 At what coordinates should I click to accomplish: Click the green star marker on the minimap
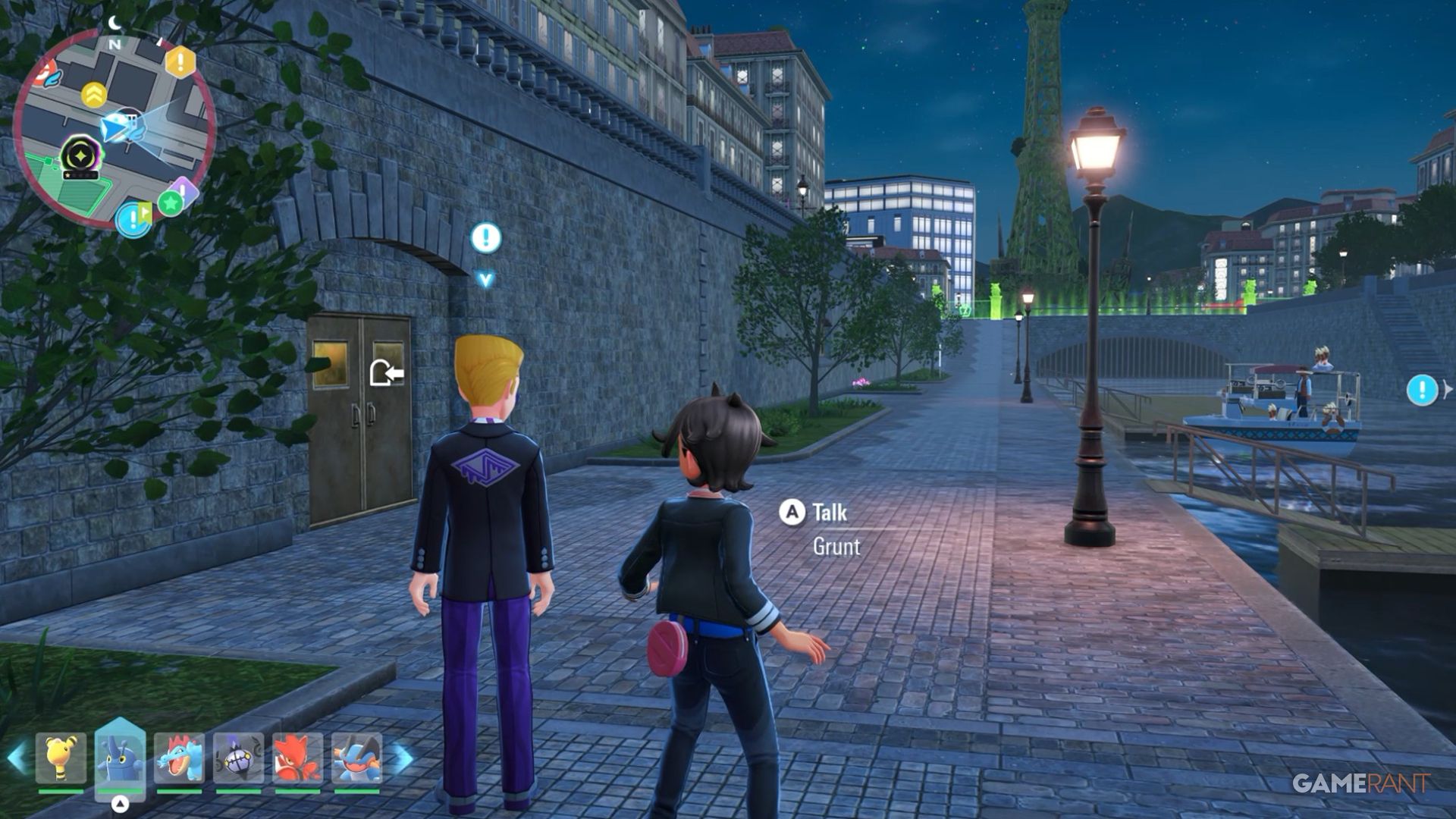(171, 202)
